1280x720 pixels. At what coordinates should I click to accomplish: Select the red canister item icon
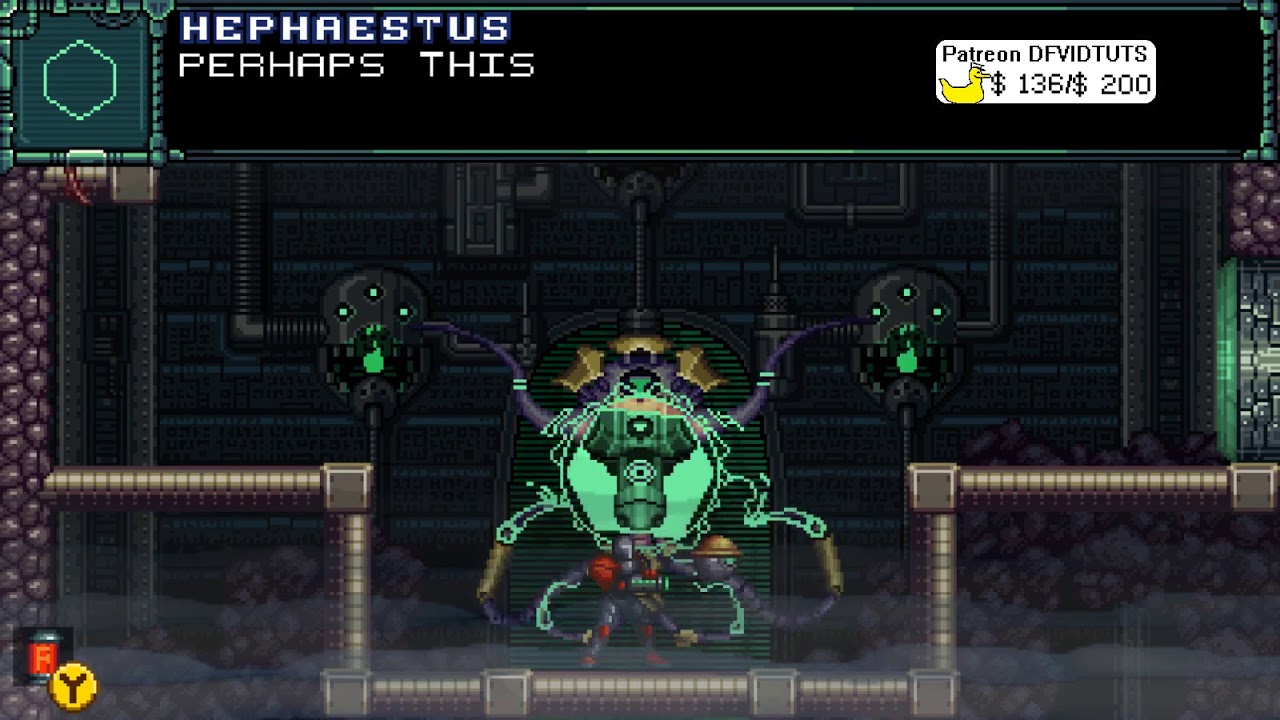(x=42, y=657)
